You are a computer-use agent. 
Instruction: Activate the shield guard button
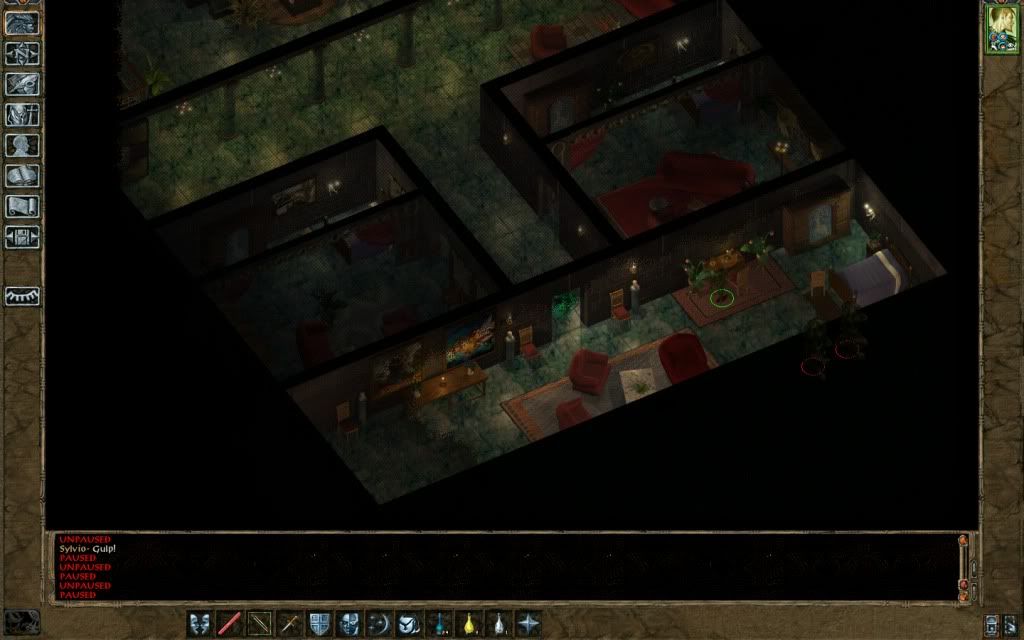pyautogui.click(x=320, y=624)
